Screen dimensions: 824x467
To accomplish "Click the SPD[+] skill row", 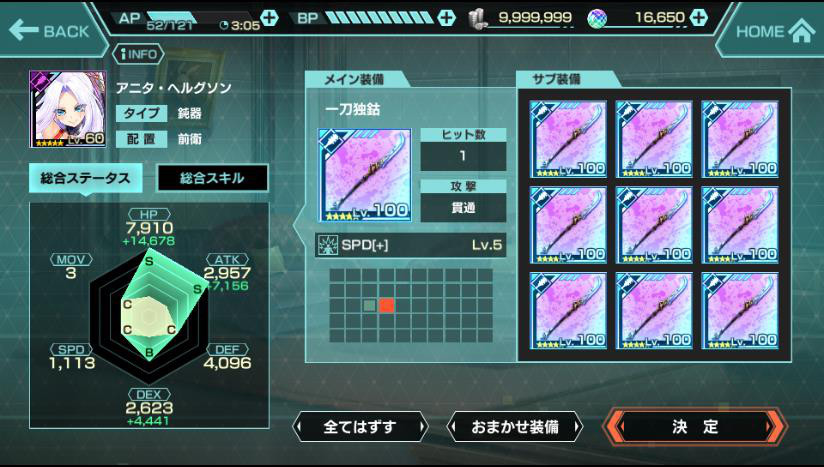I will (x=410, y=245).
